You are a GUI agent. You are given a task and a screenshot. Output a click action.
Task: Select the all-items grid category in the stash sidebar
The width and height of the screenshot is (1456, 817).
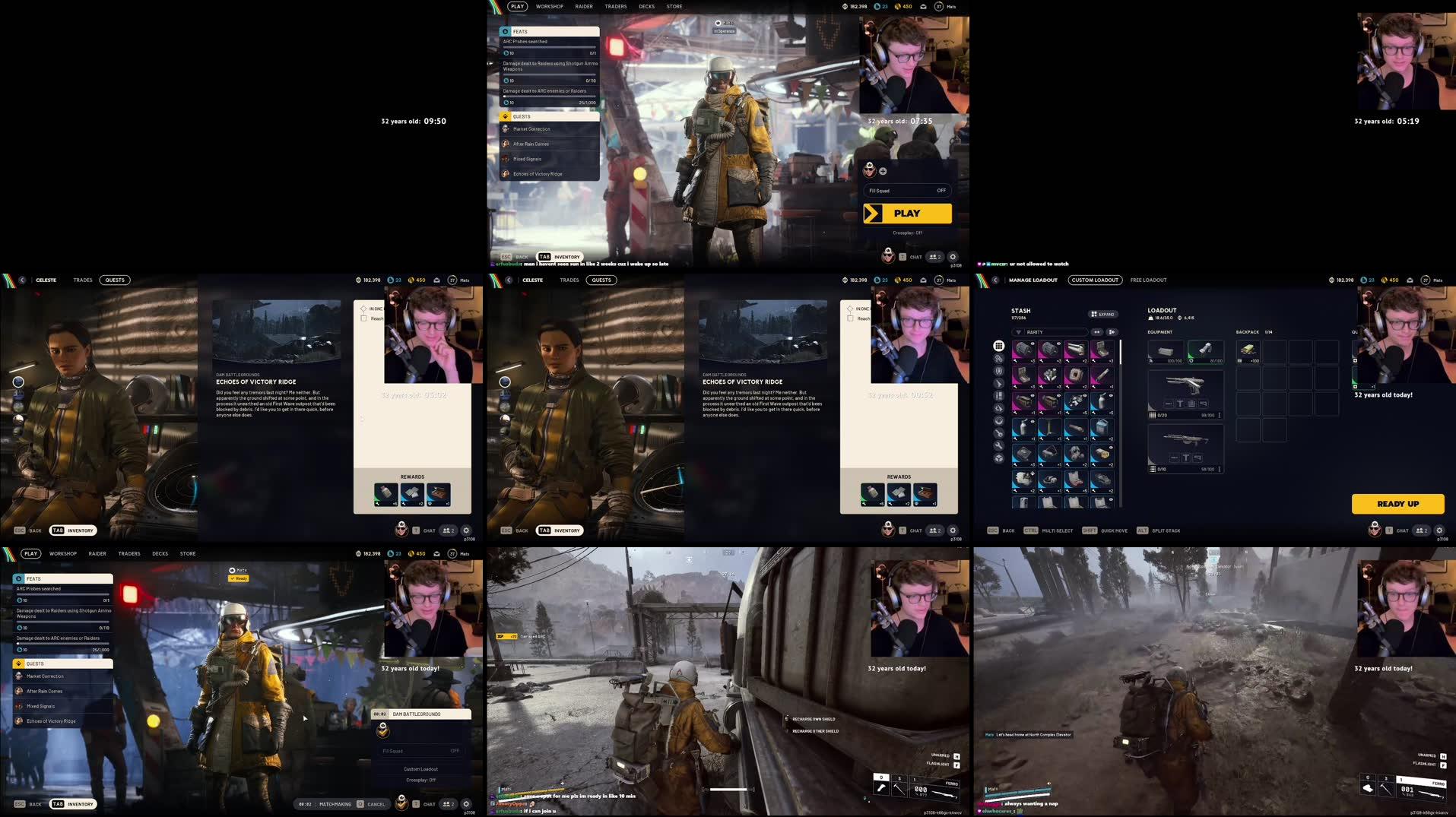click(x=998, y=346)
